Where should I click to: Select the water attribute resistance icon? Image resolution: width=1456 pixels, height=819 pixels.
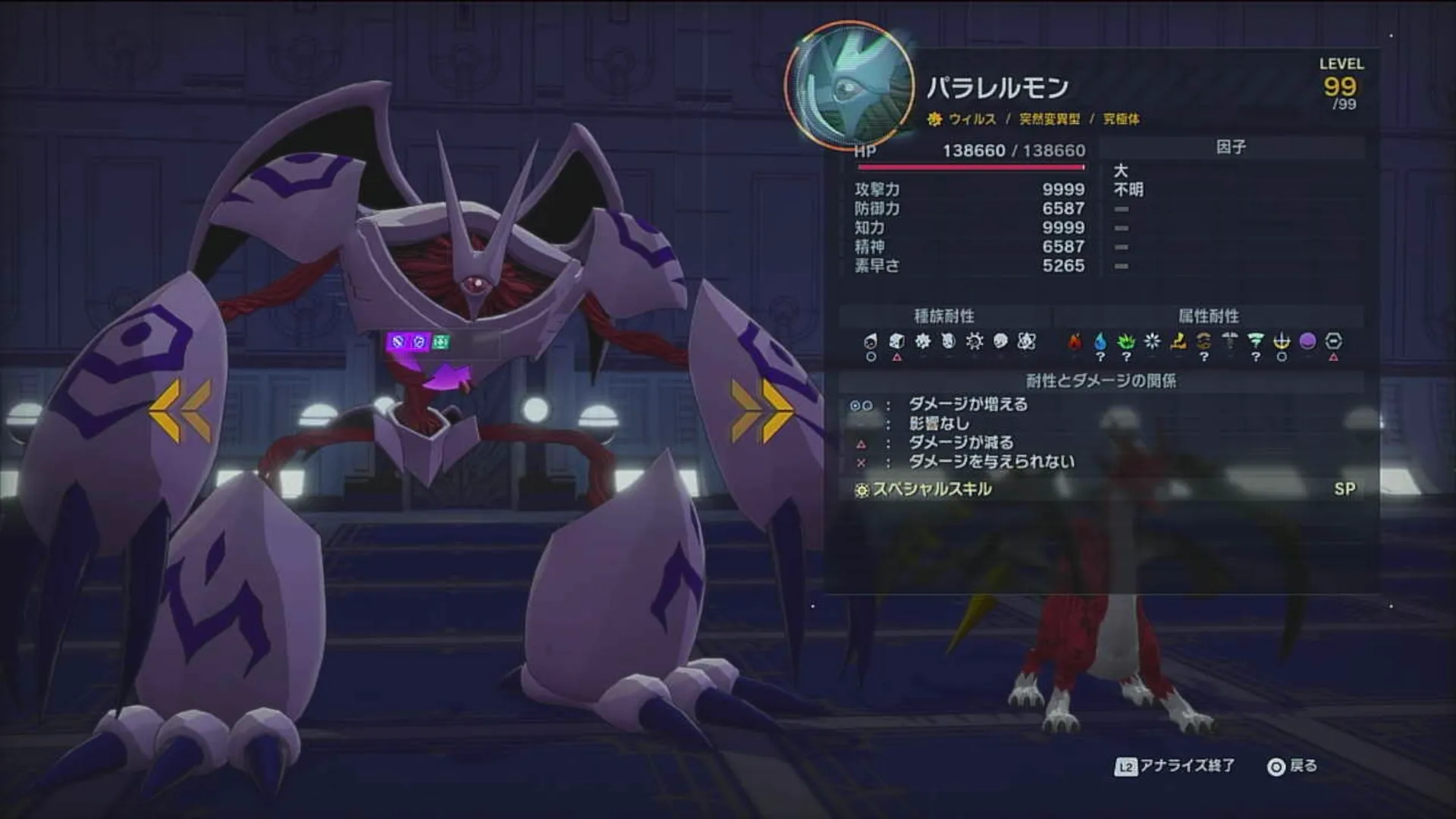[1100, 341]
